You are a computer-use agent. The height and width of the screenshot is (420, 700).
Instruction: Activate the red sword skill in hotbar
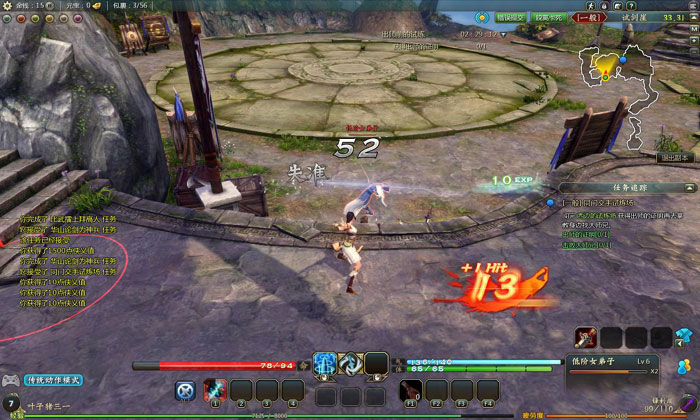(214, 389)
